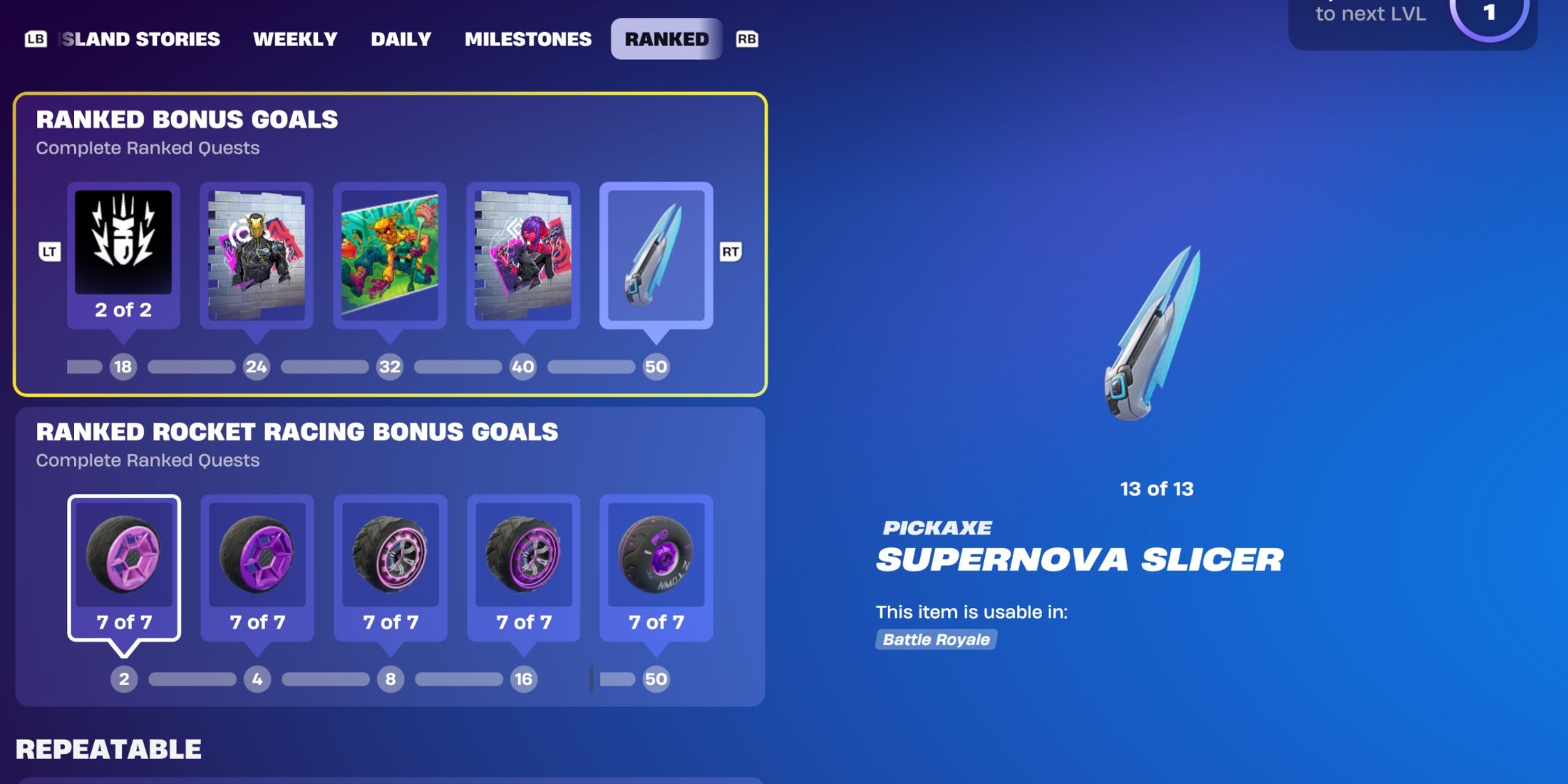Screen dimensions: 1568x784
Task: Select the pink hexagon wheel reward showing 7 of 7
Action: (x=123, y=563)
